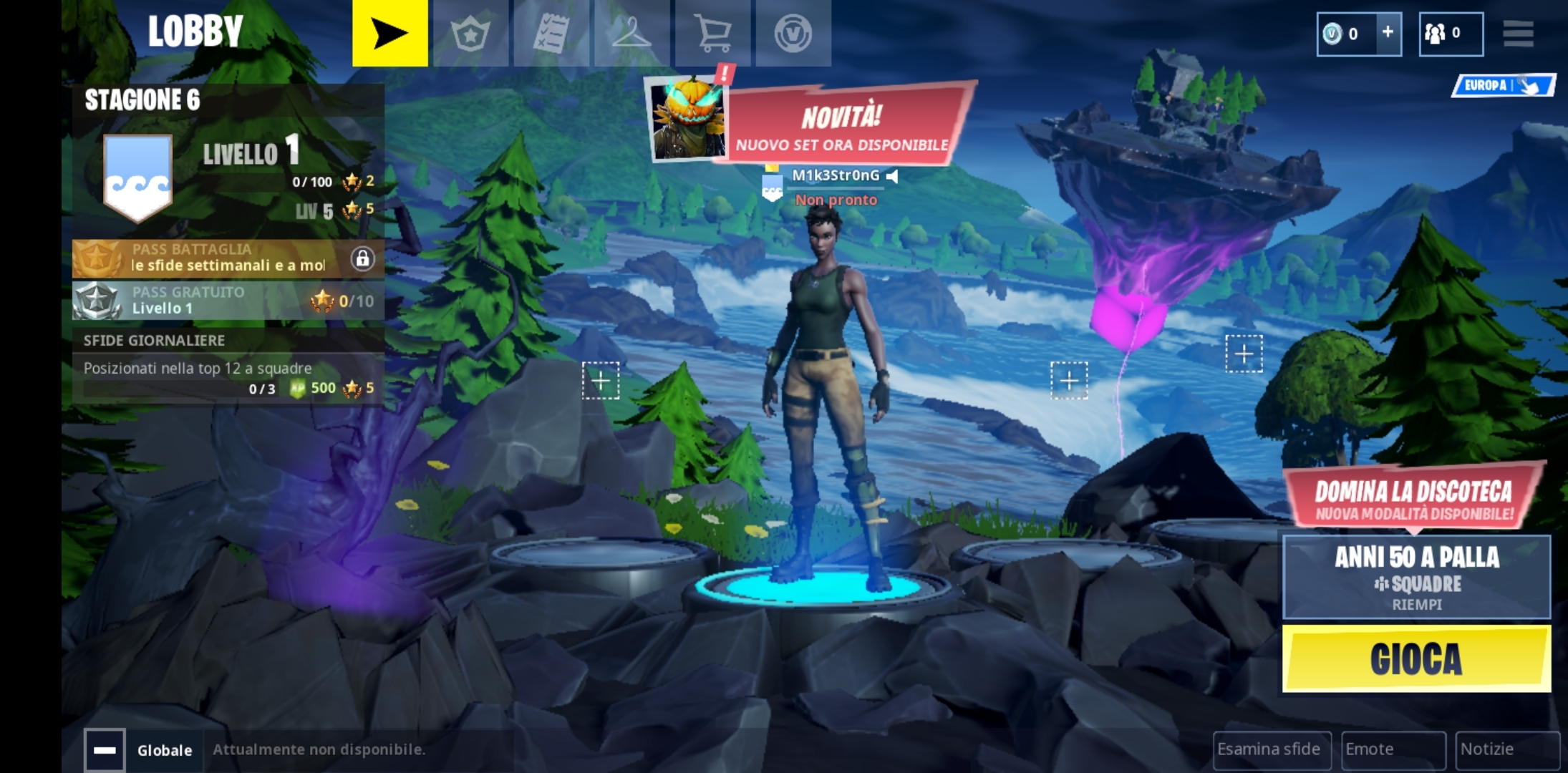Screen dimensions: 1568x773
Task: Click an empty squad slot plus icon
Action: 602,382
